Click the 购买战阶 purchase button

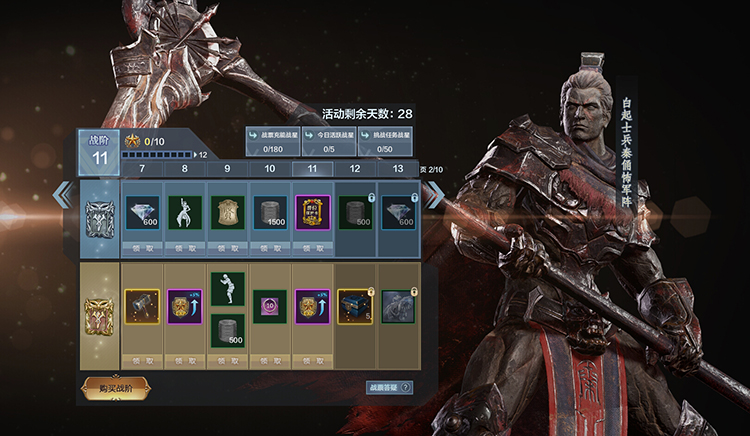(x=116, y=387)
